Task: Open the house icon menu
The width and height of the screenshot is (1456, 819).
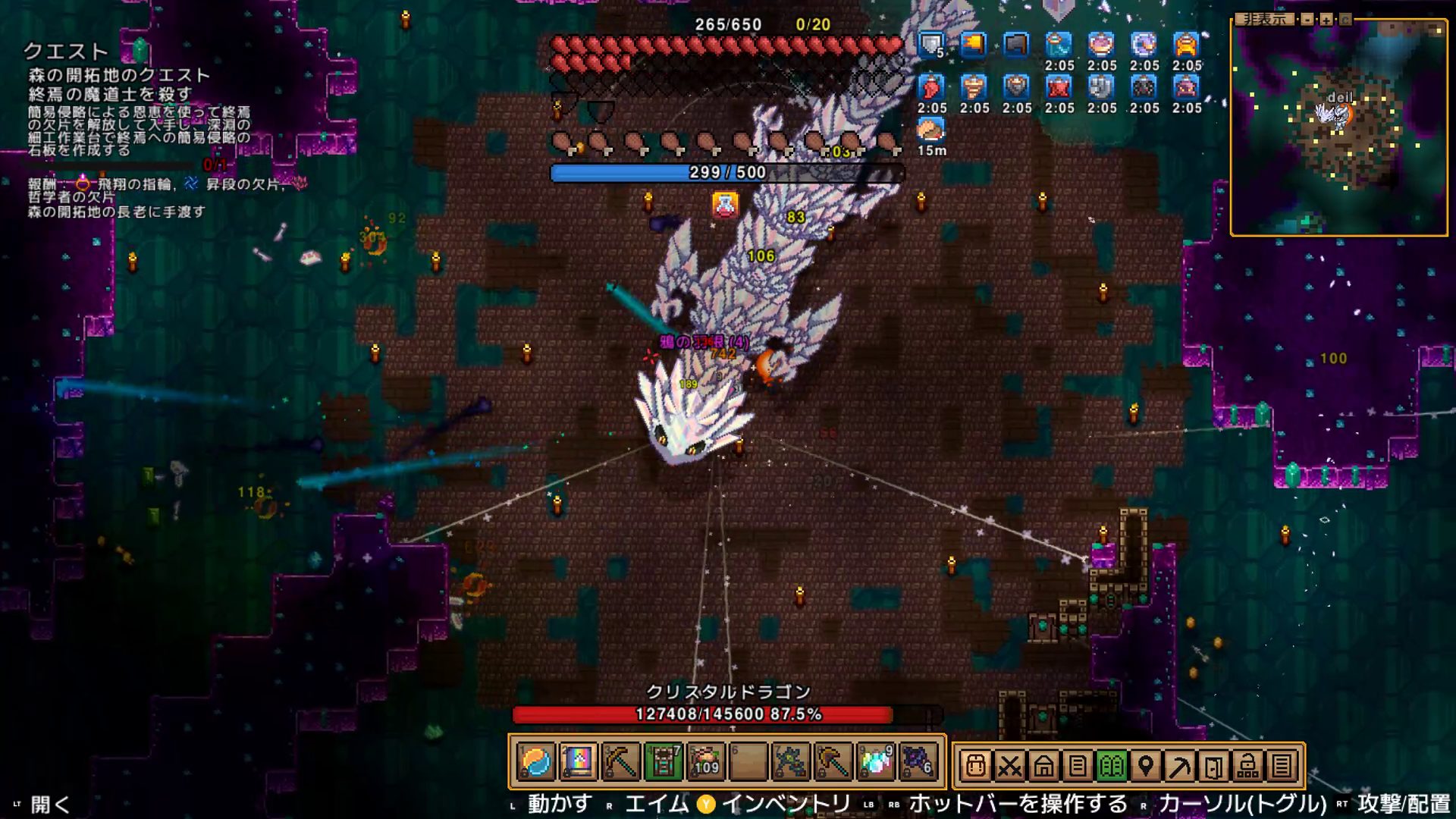Action: pyautogui.click(x=1043, y=766)
